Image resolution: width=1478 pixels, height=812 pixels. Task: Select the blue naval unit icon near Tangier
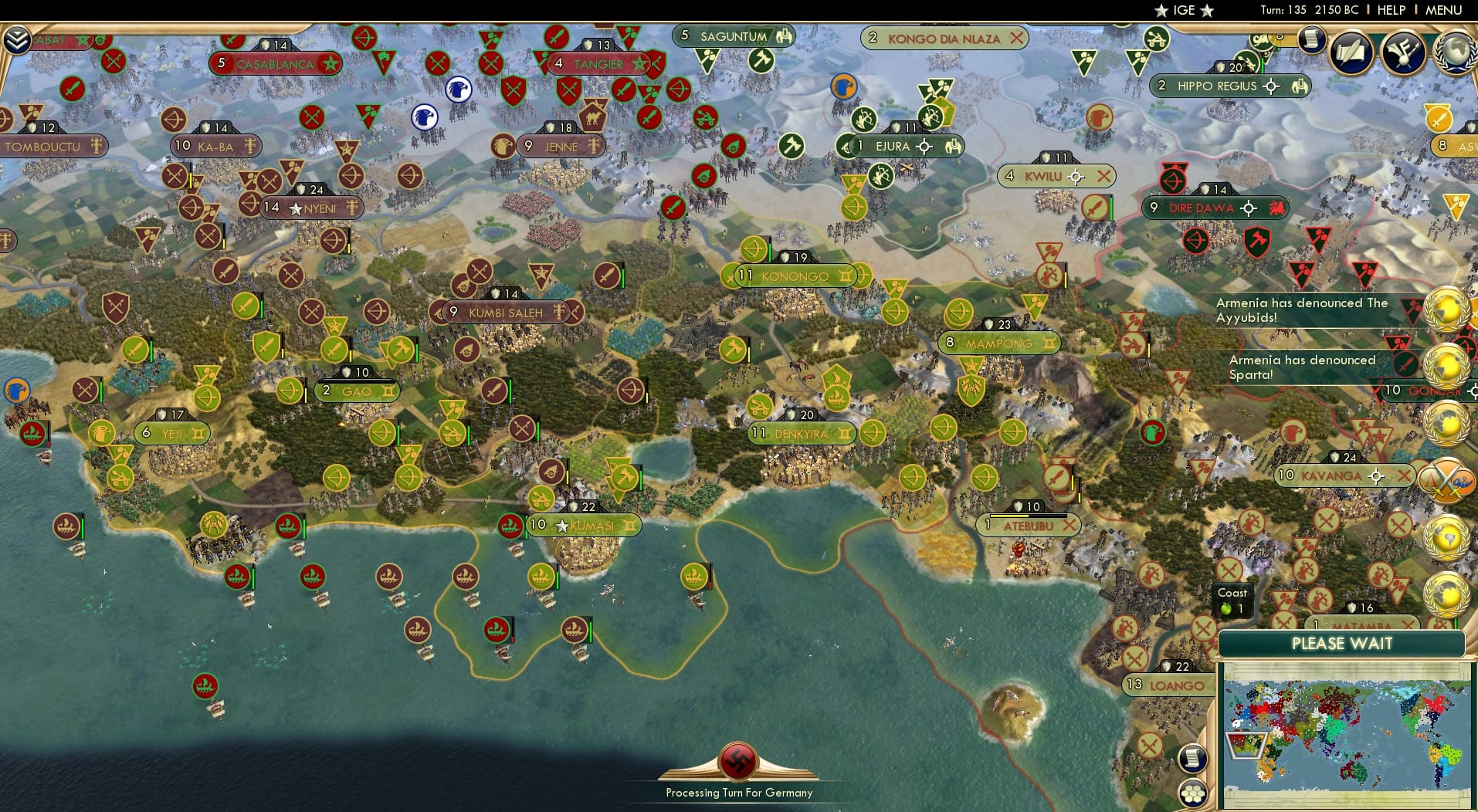459,90
